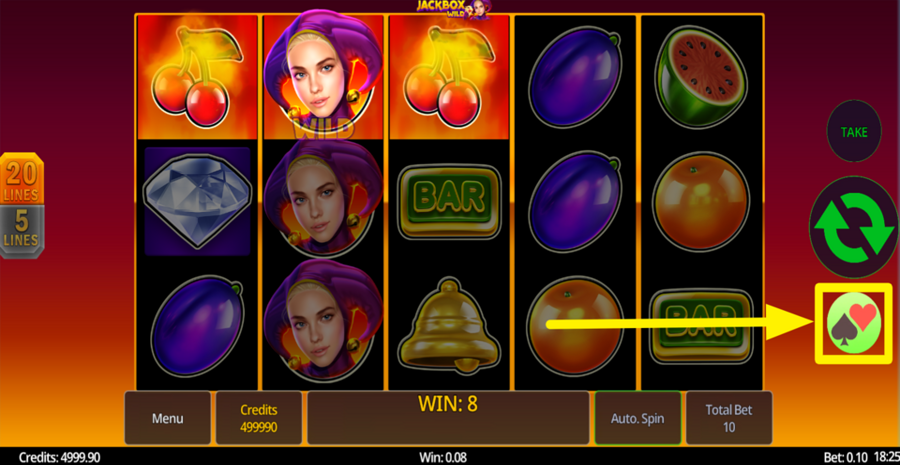Open the Total Bet selector
Image resolution: width=900 pixels, height=465 pixels.
(x=729, y=418)
